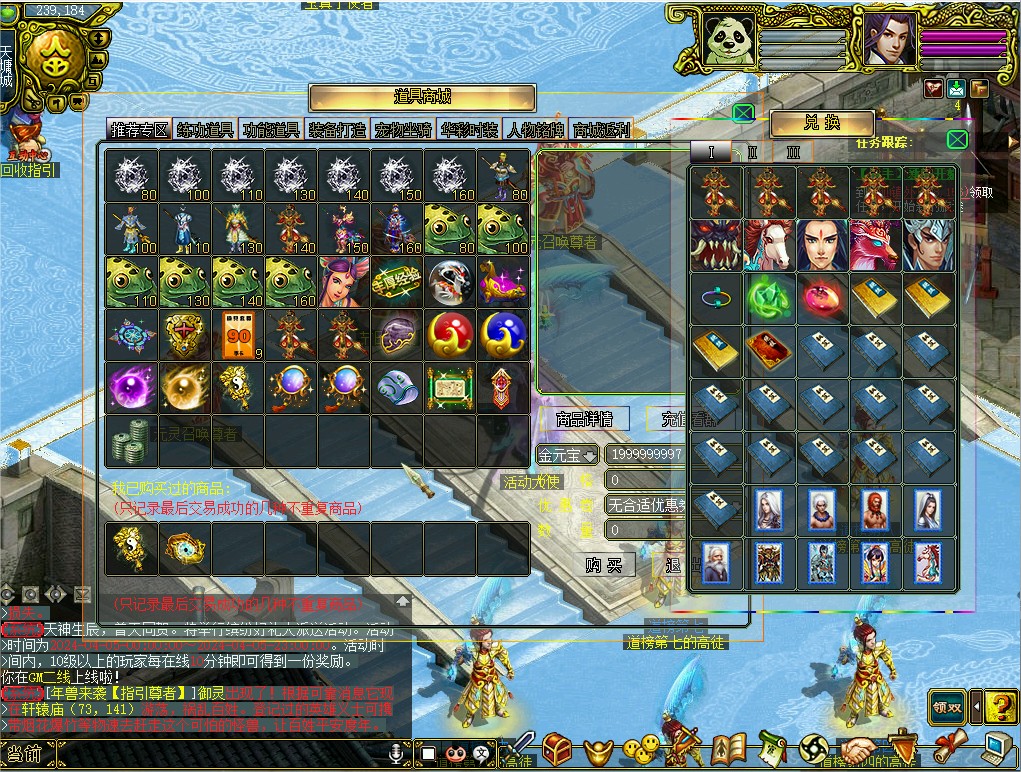The image size is (1021, 772).
Task: Open the 功能道具 category tab
Action: coord(271,130)
